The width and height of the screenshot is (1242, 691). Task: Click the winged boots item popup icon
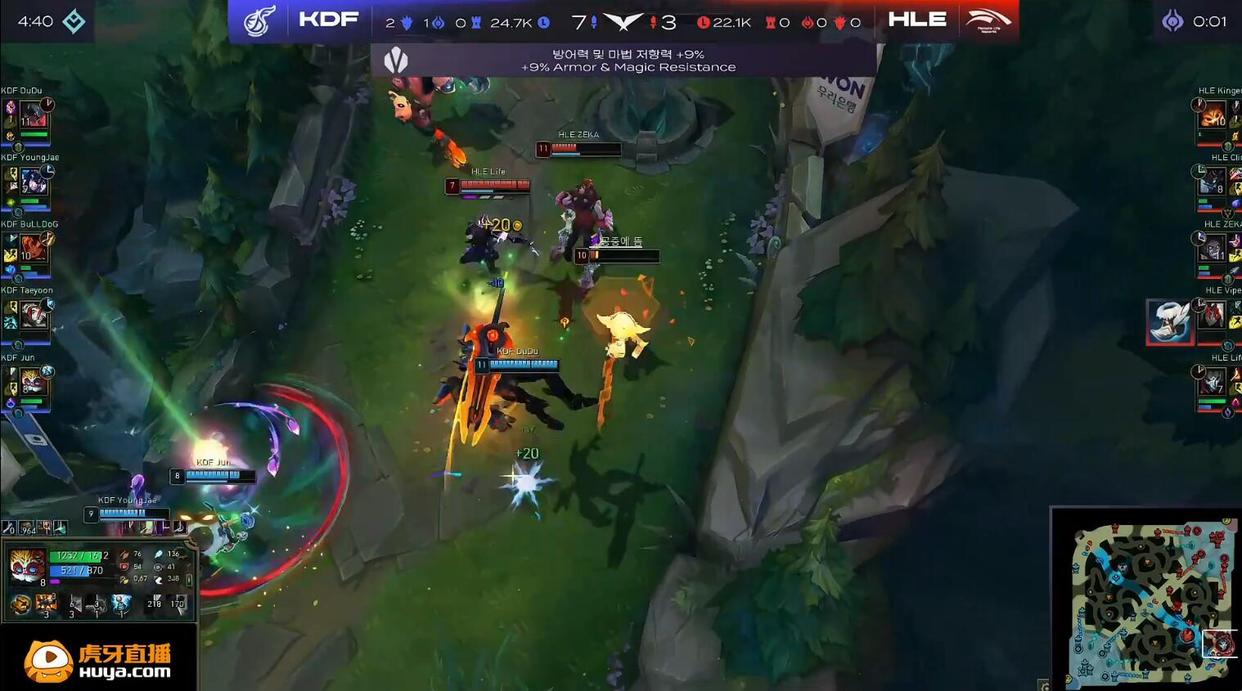click(x=1170, y=322)
